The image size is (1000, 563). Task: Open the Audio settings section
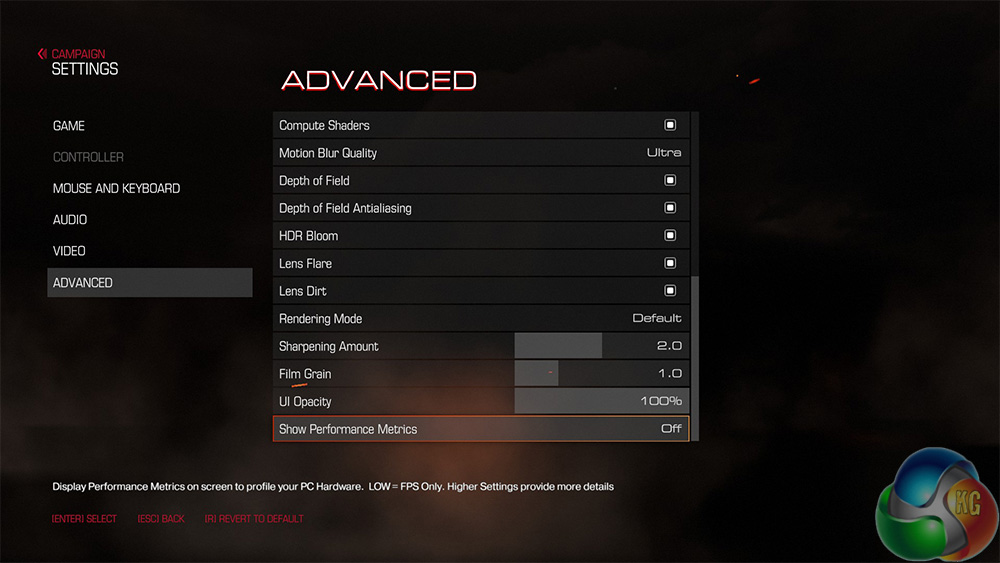(x=70, y=219)
